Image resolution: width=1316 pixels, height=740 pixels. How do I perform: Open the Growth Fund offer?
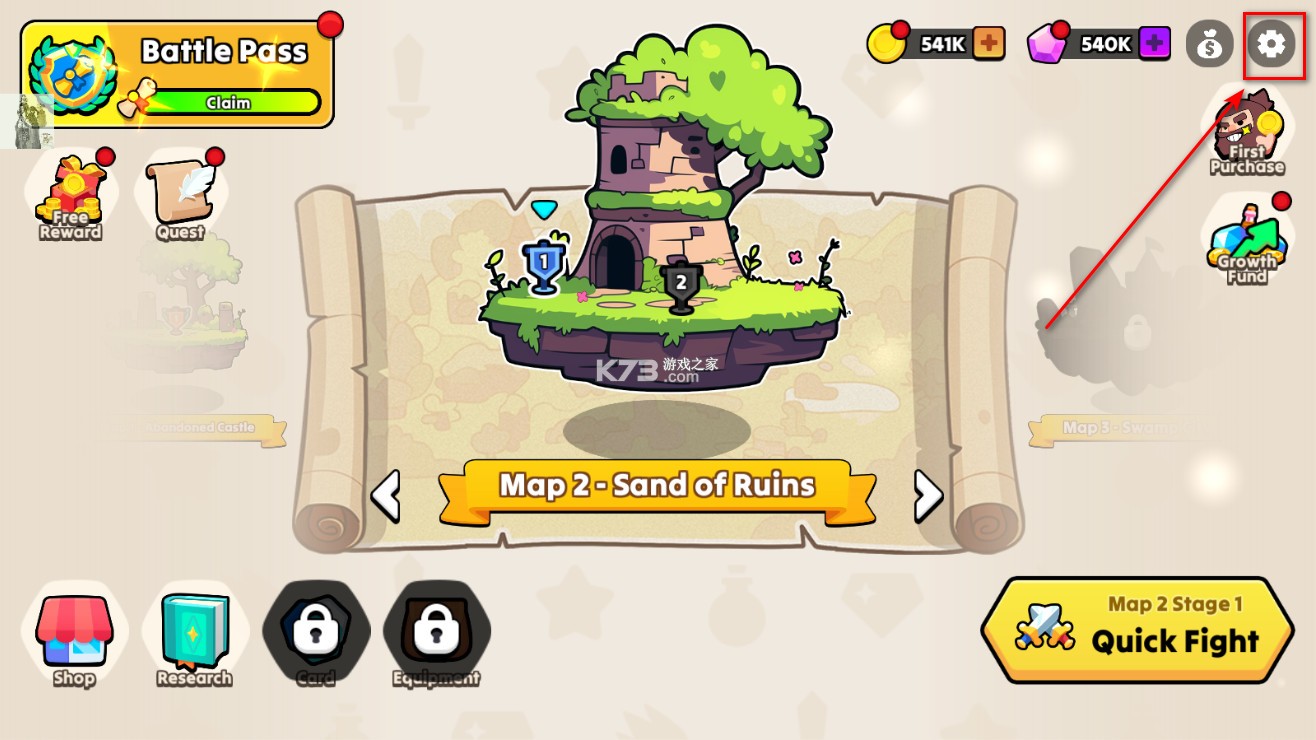(1246, 243)
